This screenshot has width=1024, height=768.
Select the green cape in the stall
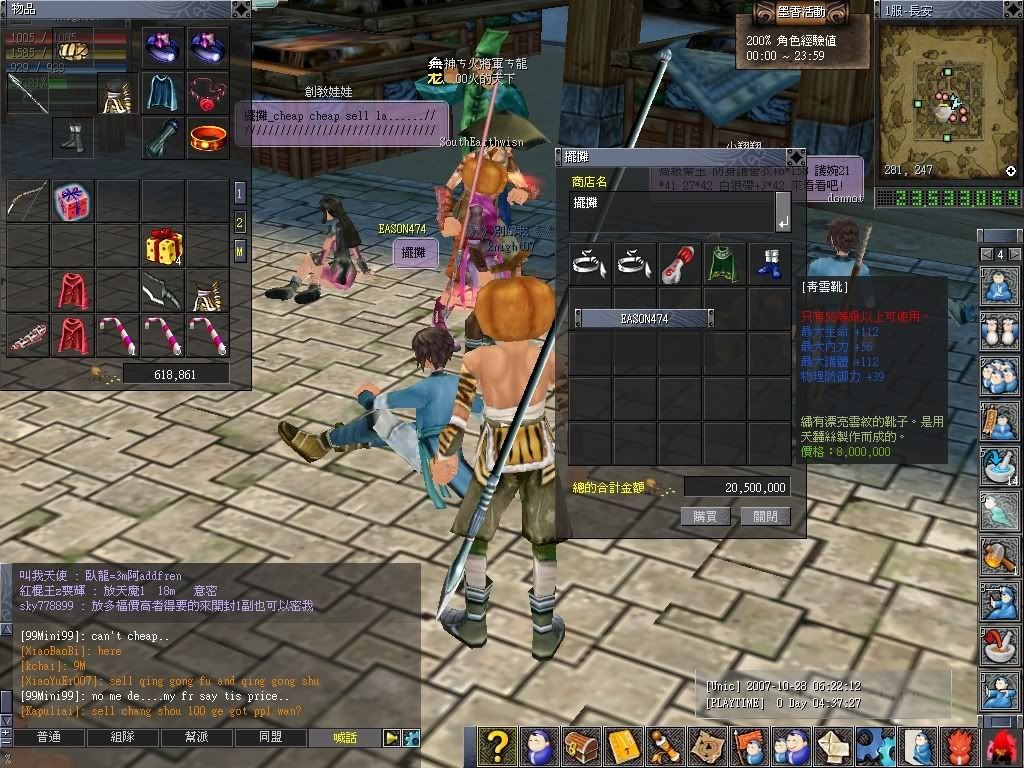point(724,264)
